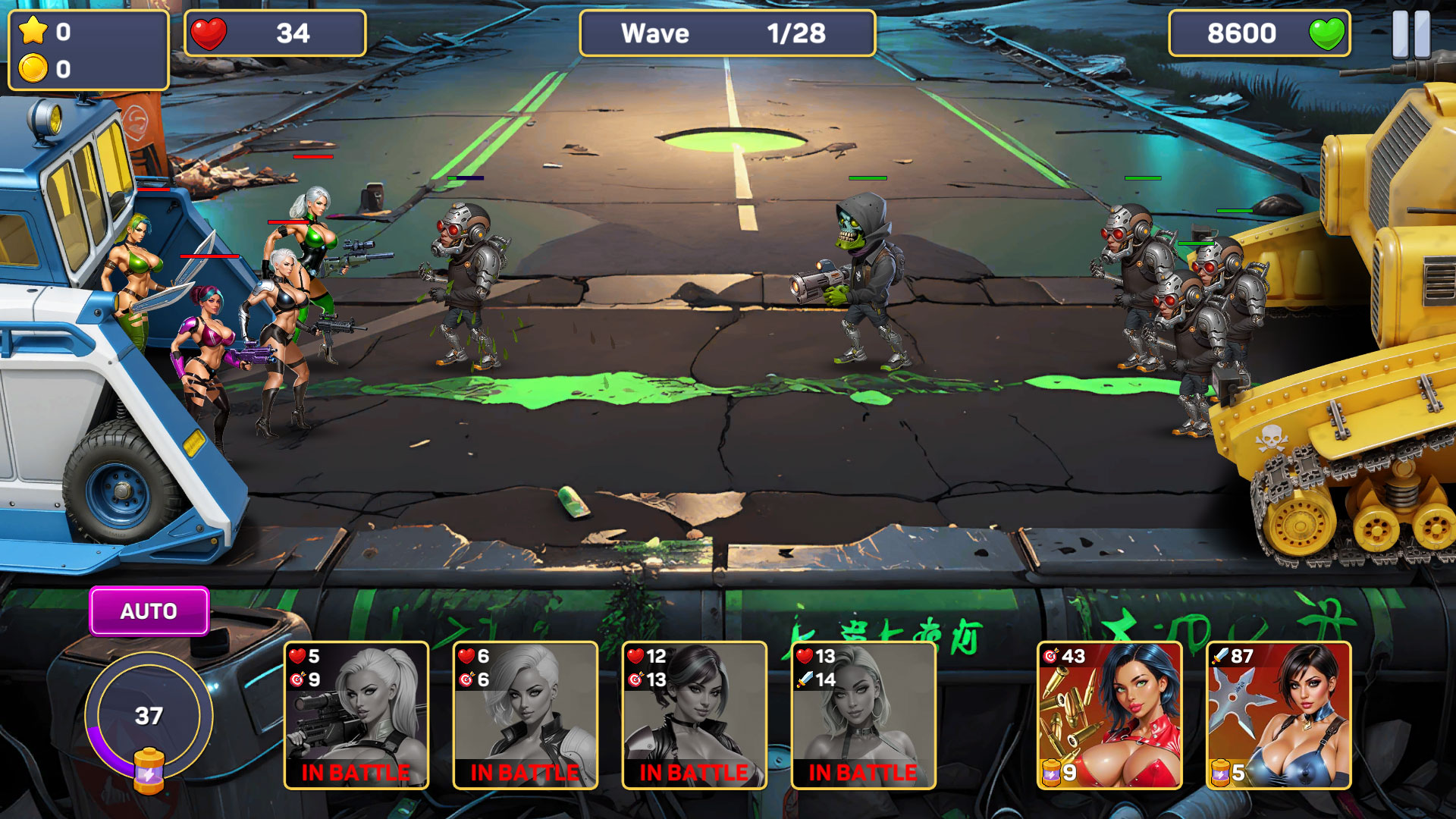
Task: Use the shuriken card costing 5 energy
Action: click(x=1279, y=715)
